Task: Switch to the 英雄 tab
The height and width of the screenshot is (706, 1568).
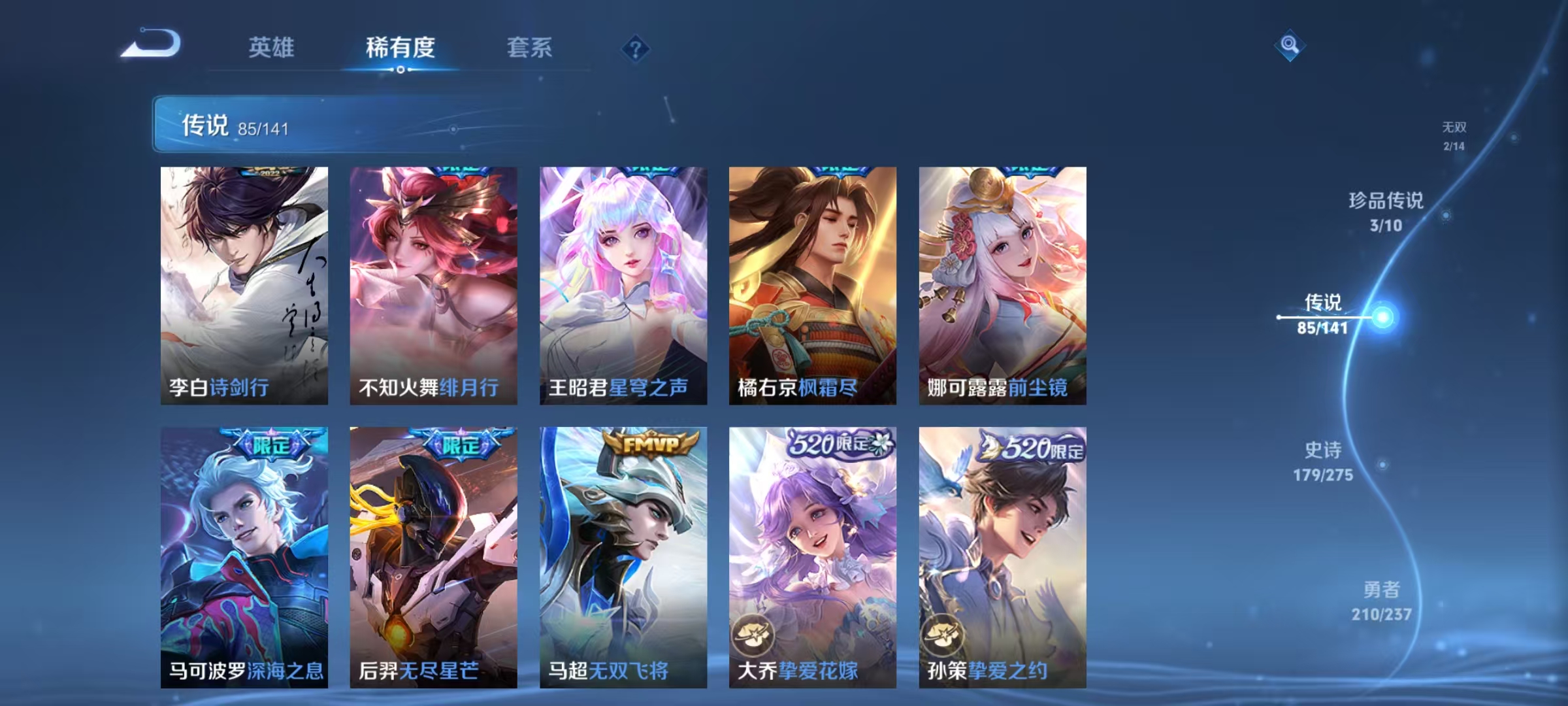Action: pos(273,47)
